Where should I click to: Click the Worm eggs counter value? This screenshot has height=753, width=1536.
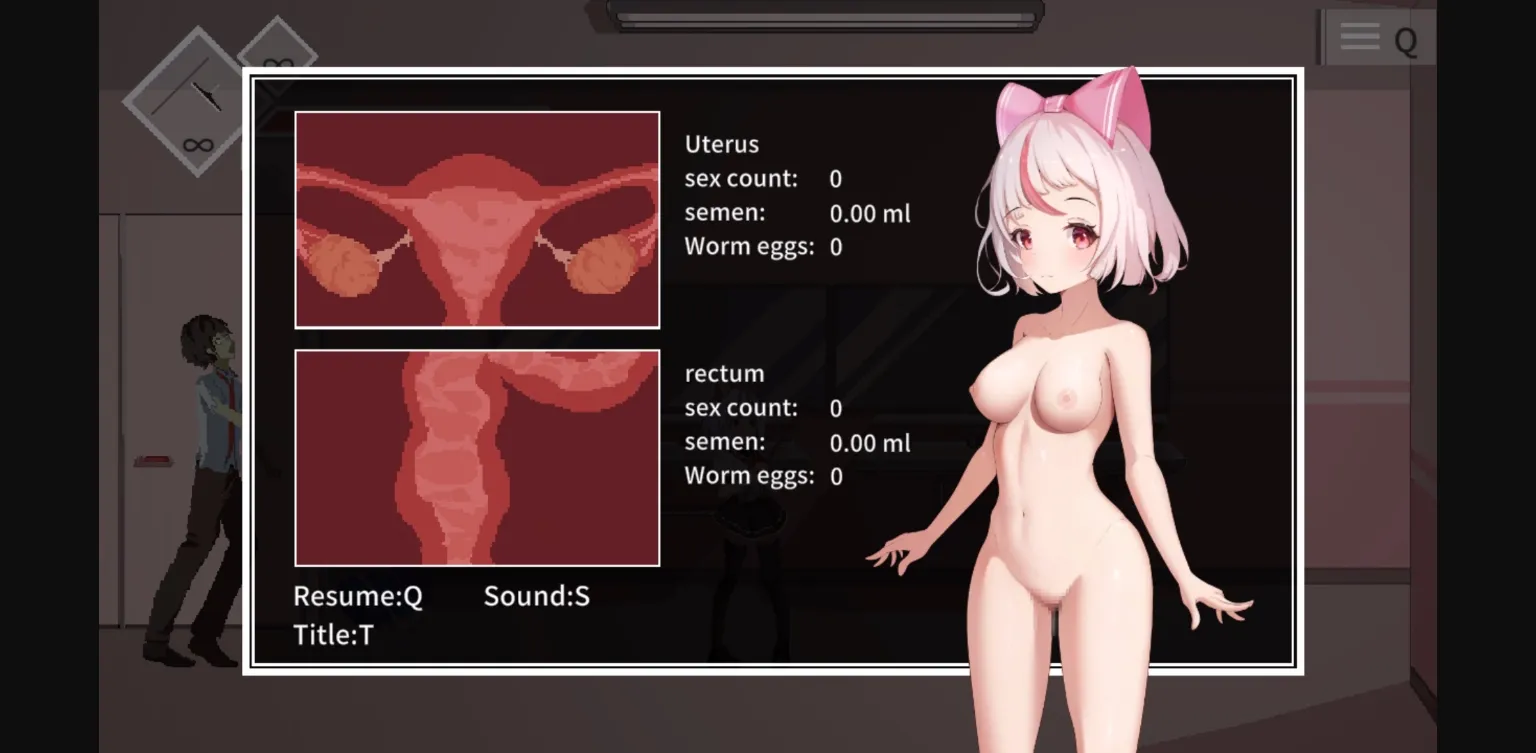coord(835,246)
